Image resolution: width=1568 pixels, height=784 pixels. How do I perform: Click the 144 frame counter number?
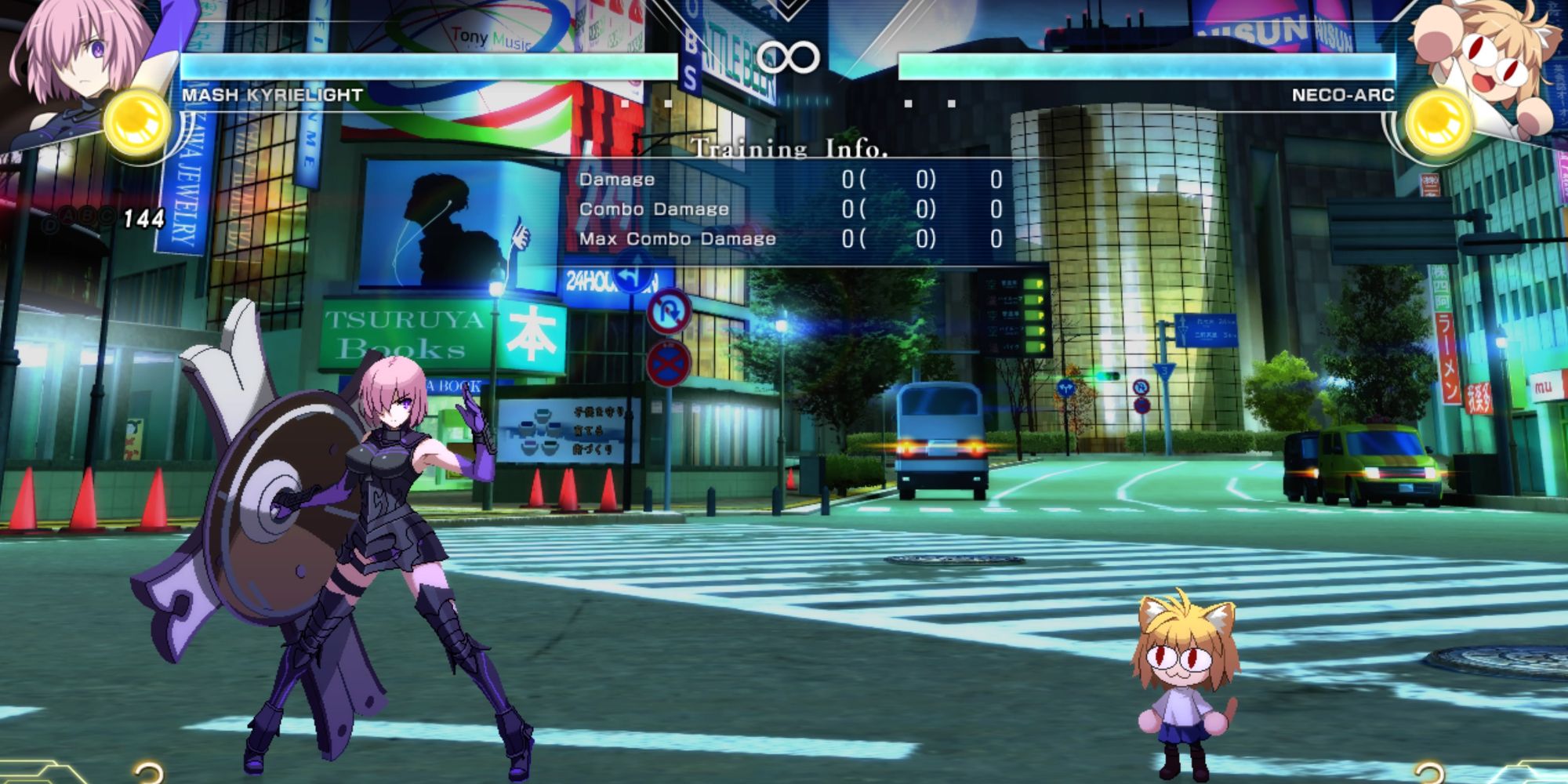144,220
